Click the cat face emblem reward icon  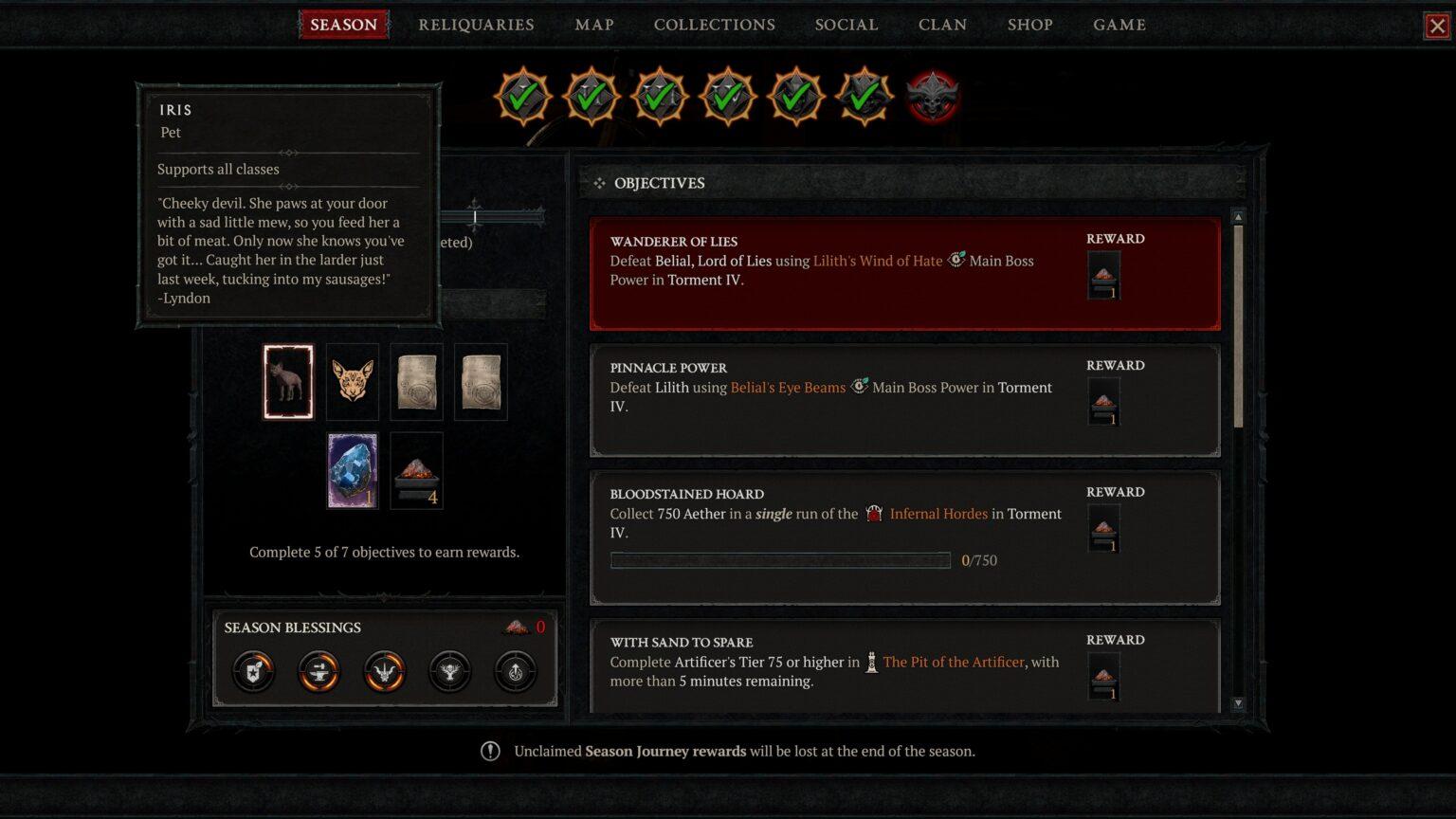pyautogui.click(x=352, y=381)
